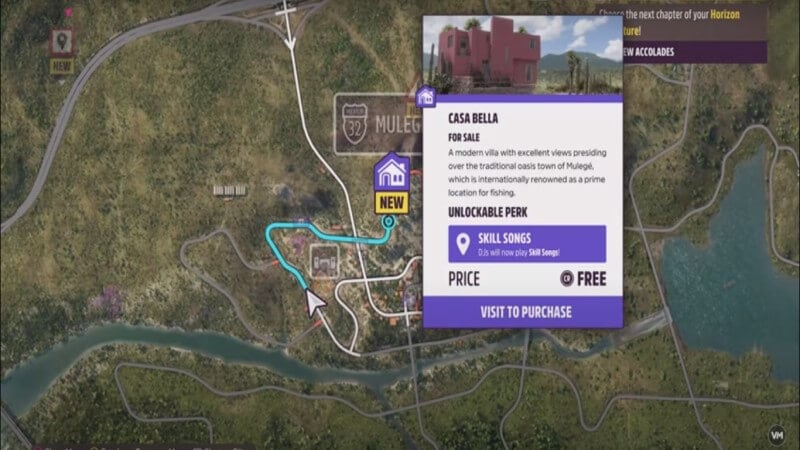Click the Visit to Purchase button
Image resolution: width=800 pixels, height=450 pixels.
[525, 311]
